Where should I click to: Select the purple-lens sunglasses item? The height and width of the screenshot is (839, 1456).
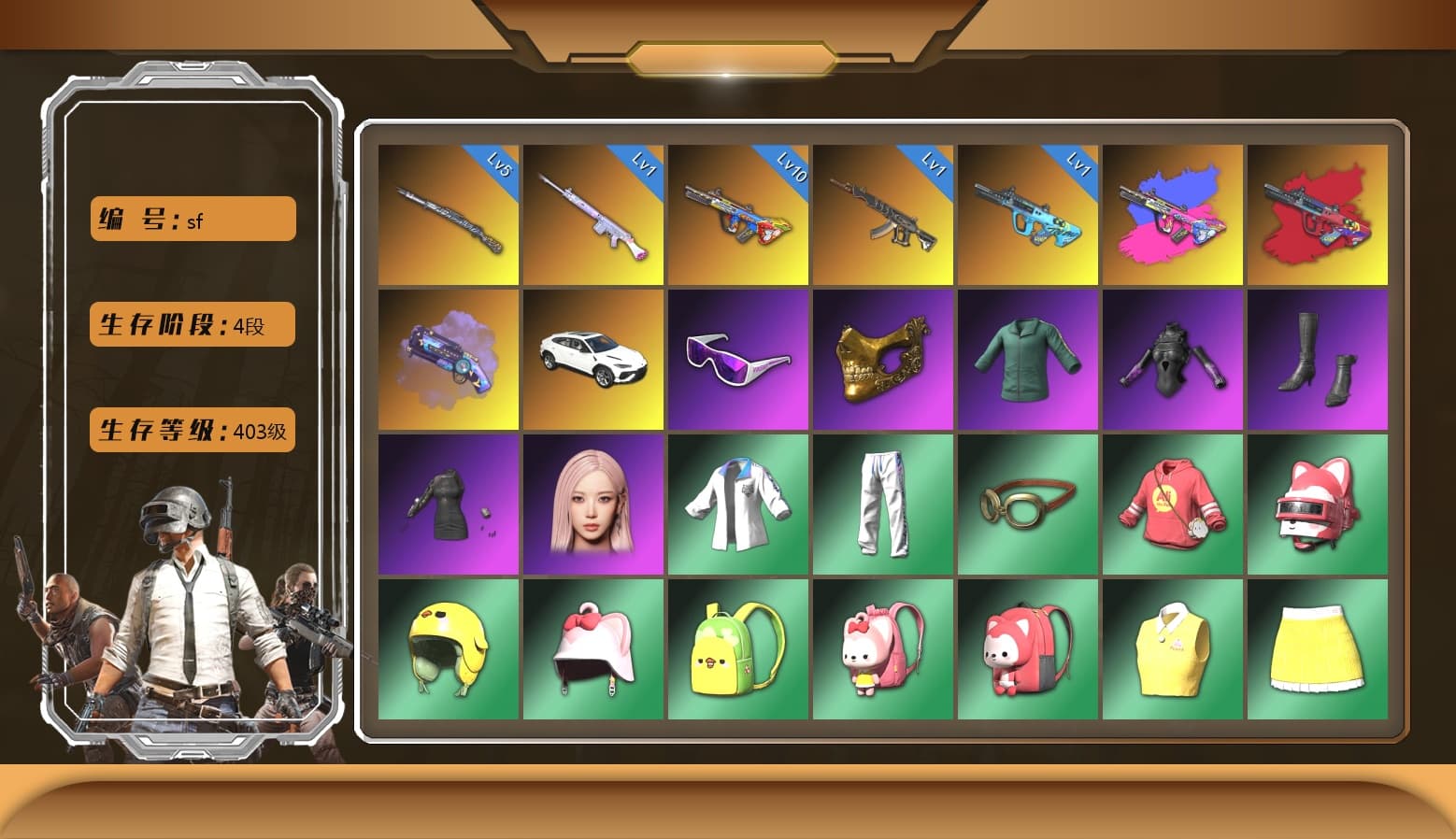pos(737,360)
